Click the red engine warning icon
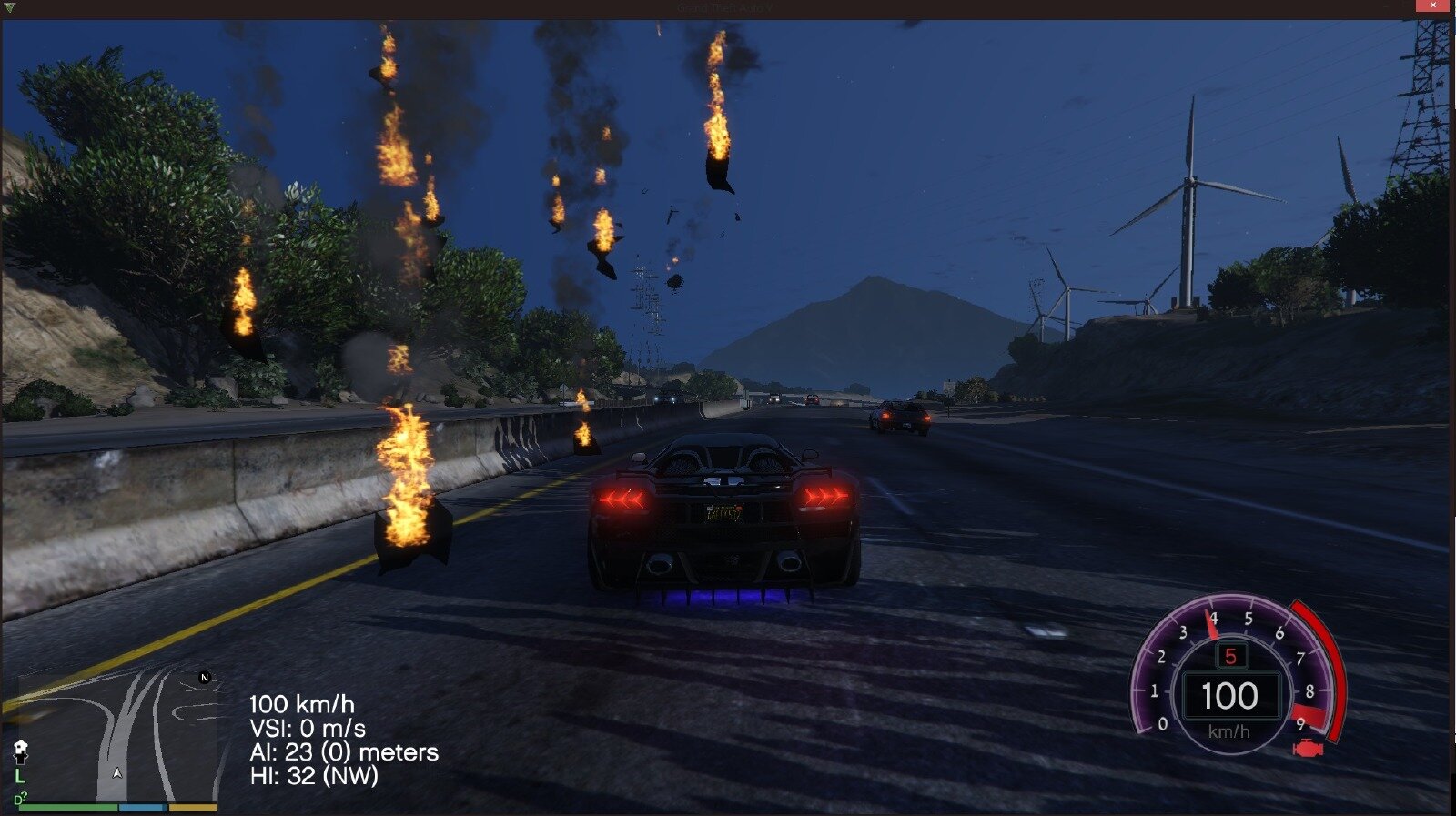 (1308, 749)
